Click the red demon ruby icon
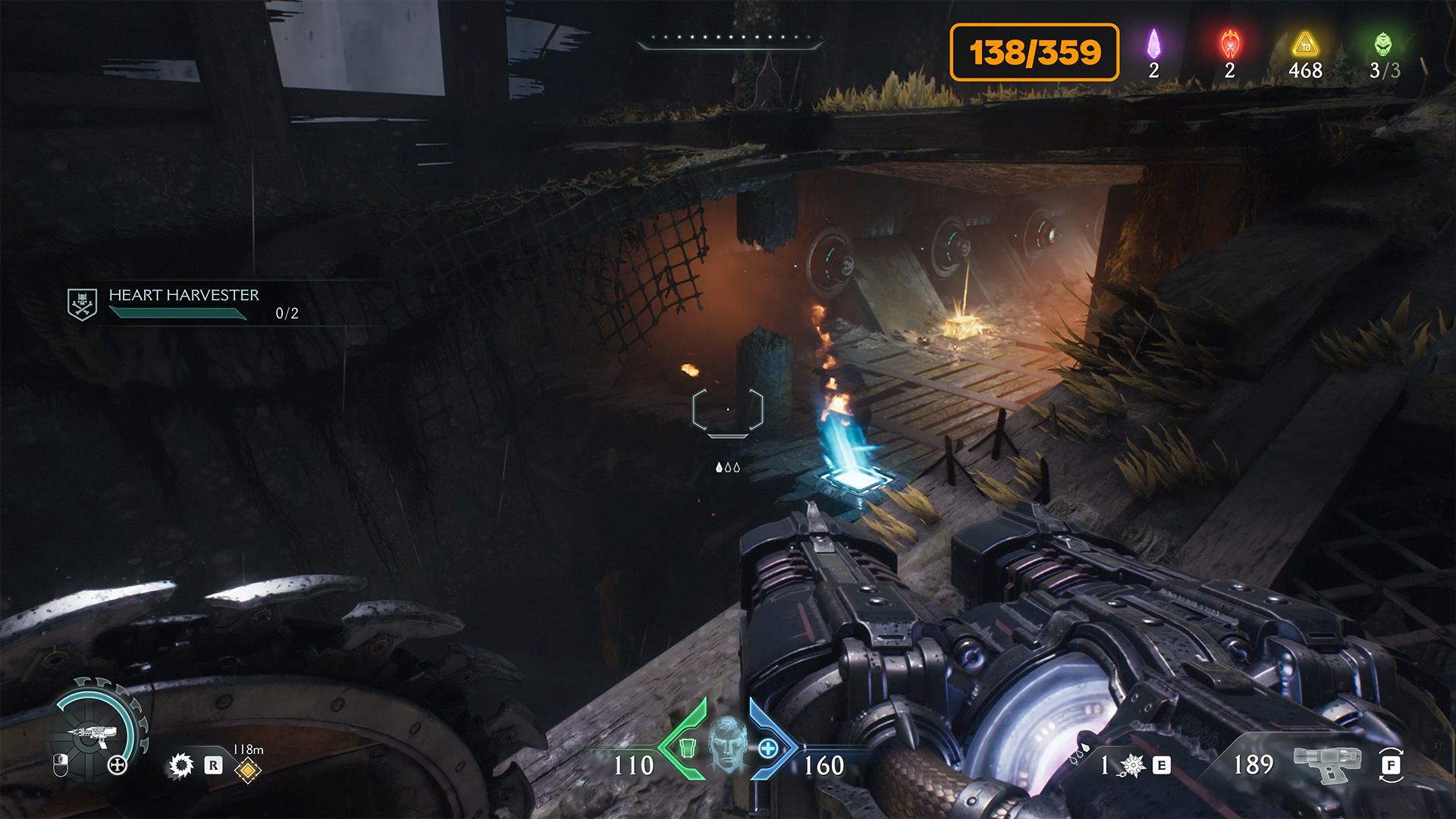Screen dimensions: 1456x819 tap(1229, 45)
